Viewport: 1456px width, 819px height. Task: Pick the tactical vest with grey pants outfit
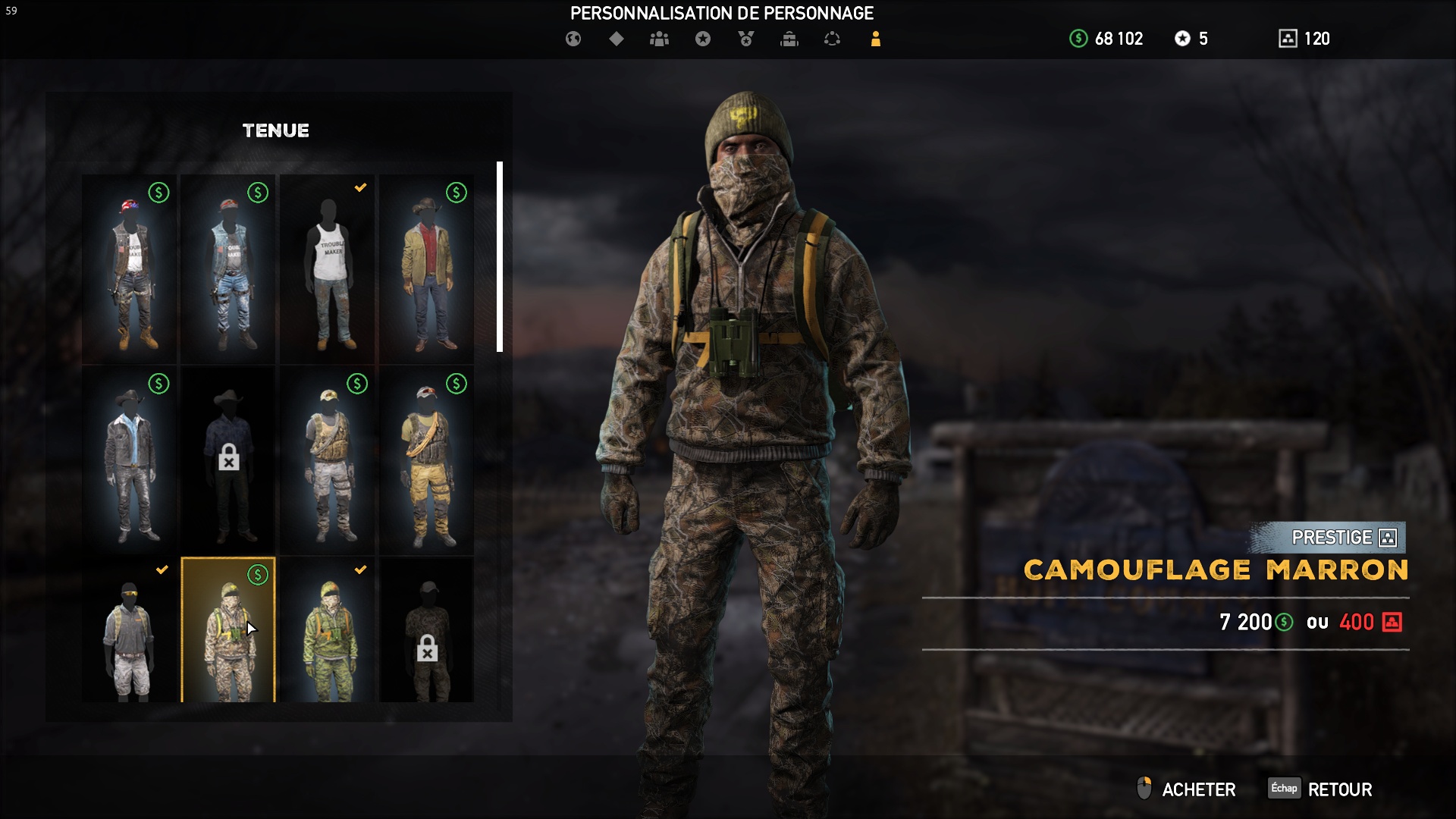tap(328, 460)
